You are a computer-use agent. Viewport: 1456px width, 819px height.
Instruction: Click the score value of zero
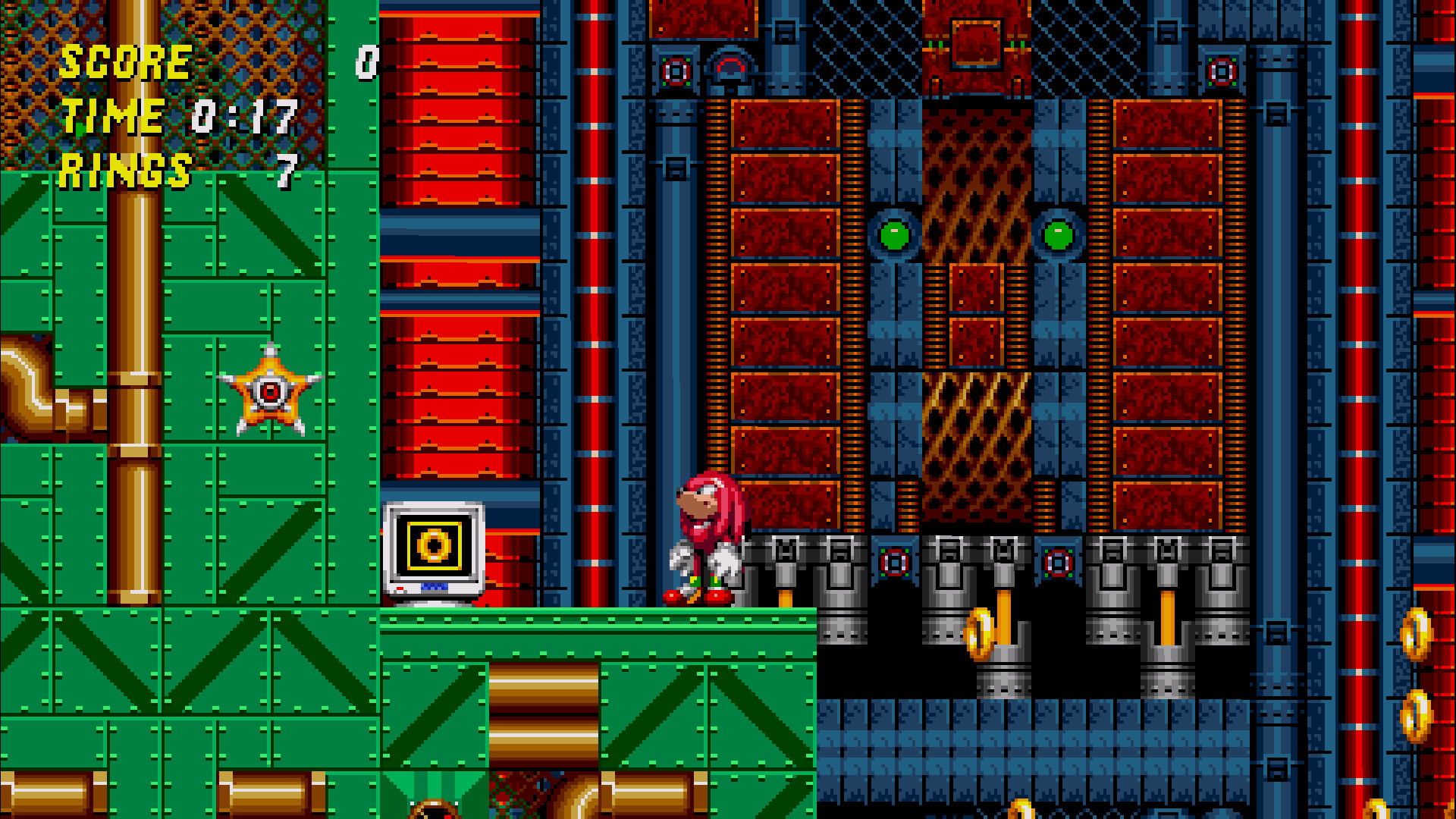pyautogui.click(x=367, y=63)
